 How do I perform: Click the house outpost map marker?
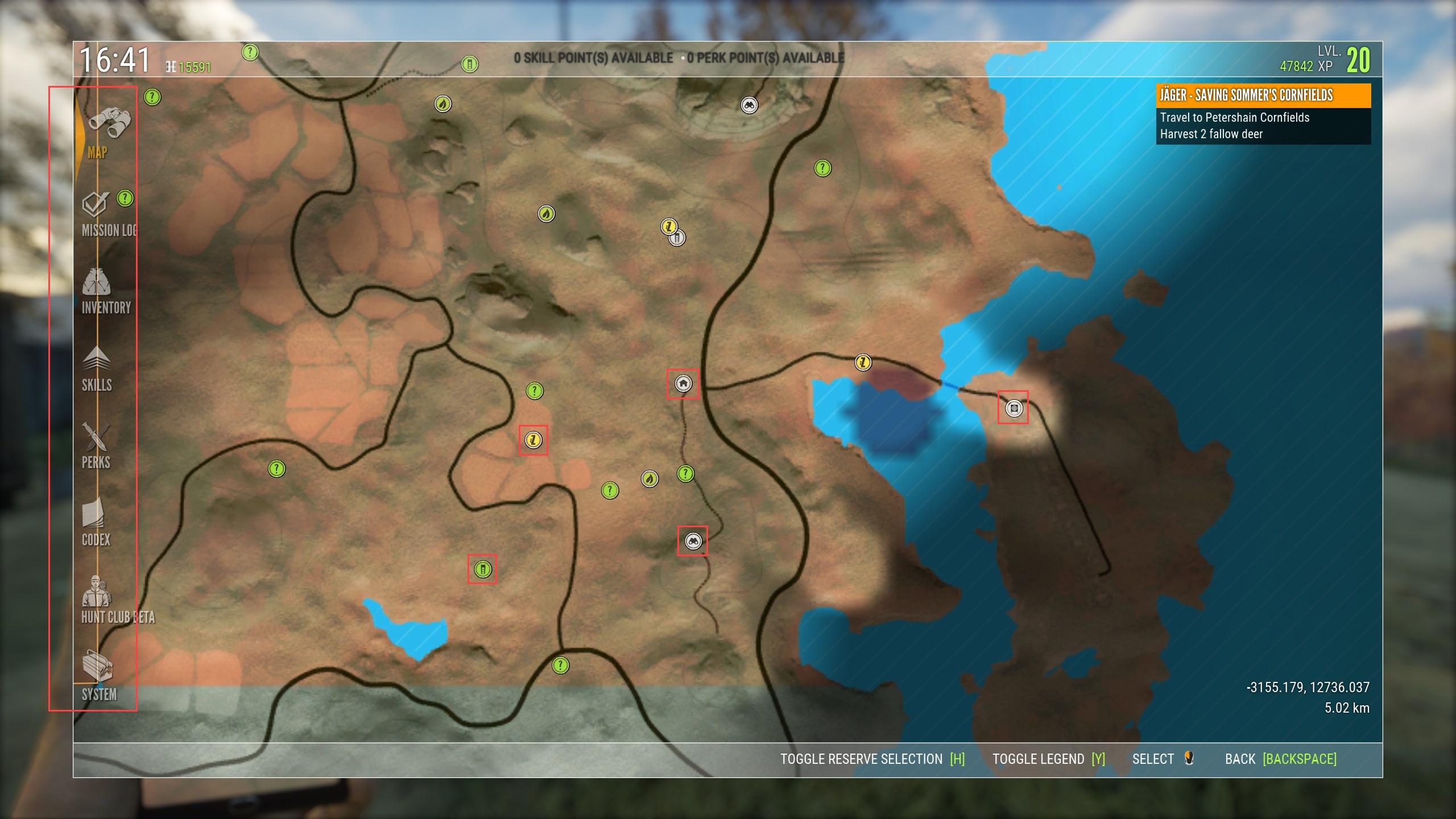683,384
